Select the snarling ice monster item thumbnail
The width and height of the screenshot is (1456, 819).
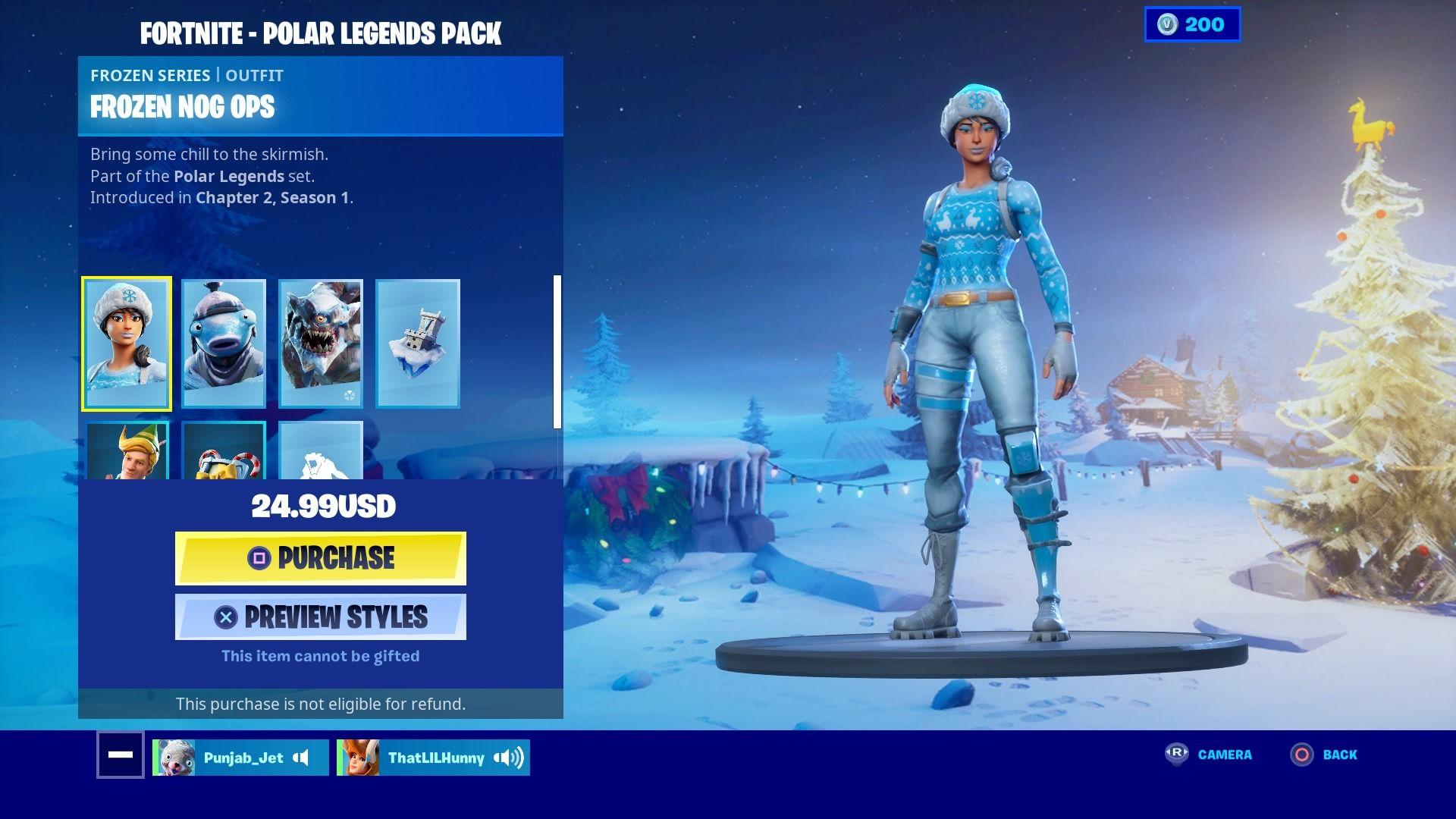[x=320, y=343]
